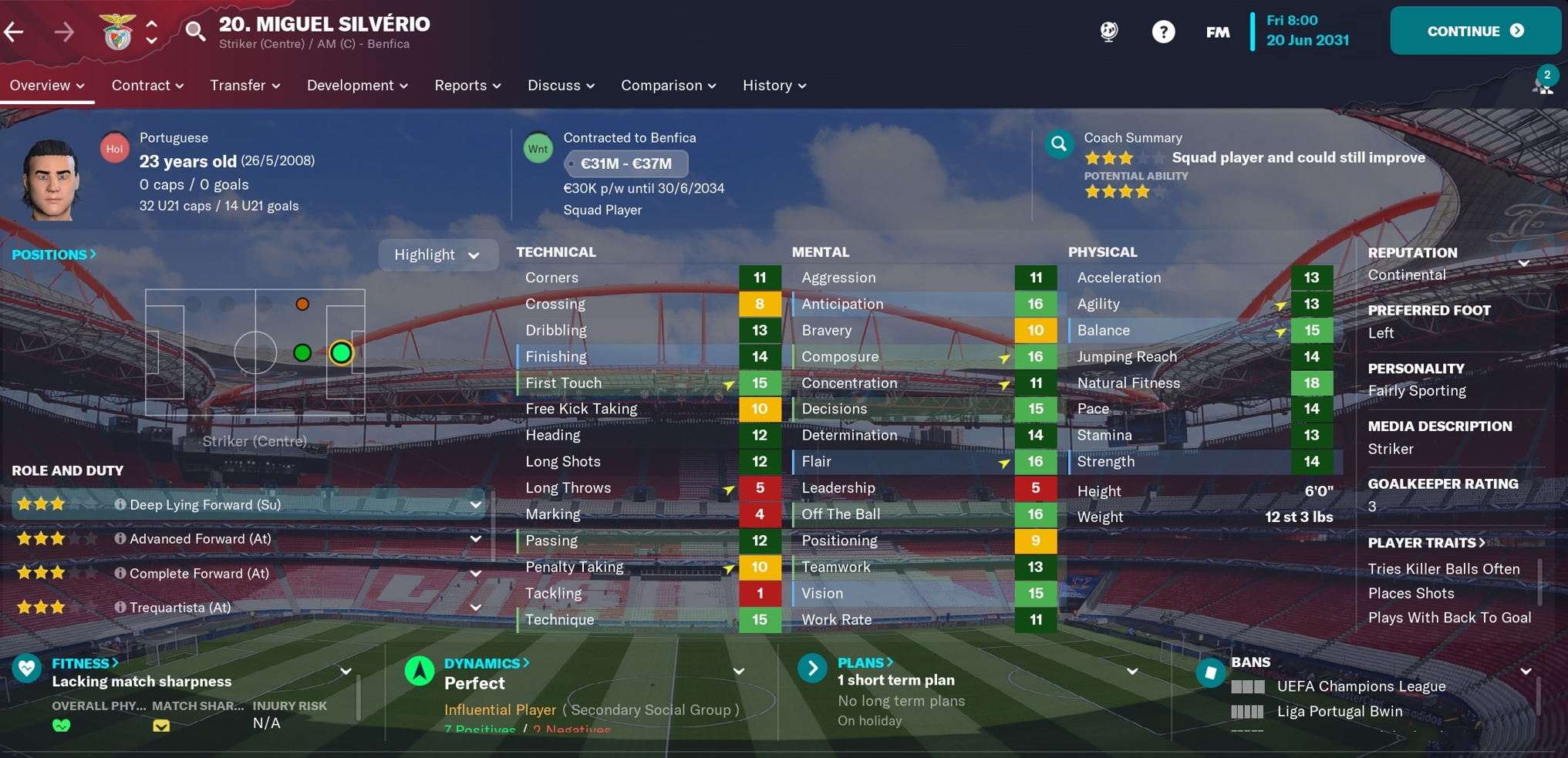Open the 7 Positives link
The image size is (1568, 758).
pyautogui.click(x=480, y=729)
